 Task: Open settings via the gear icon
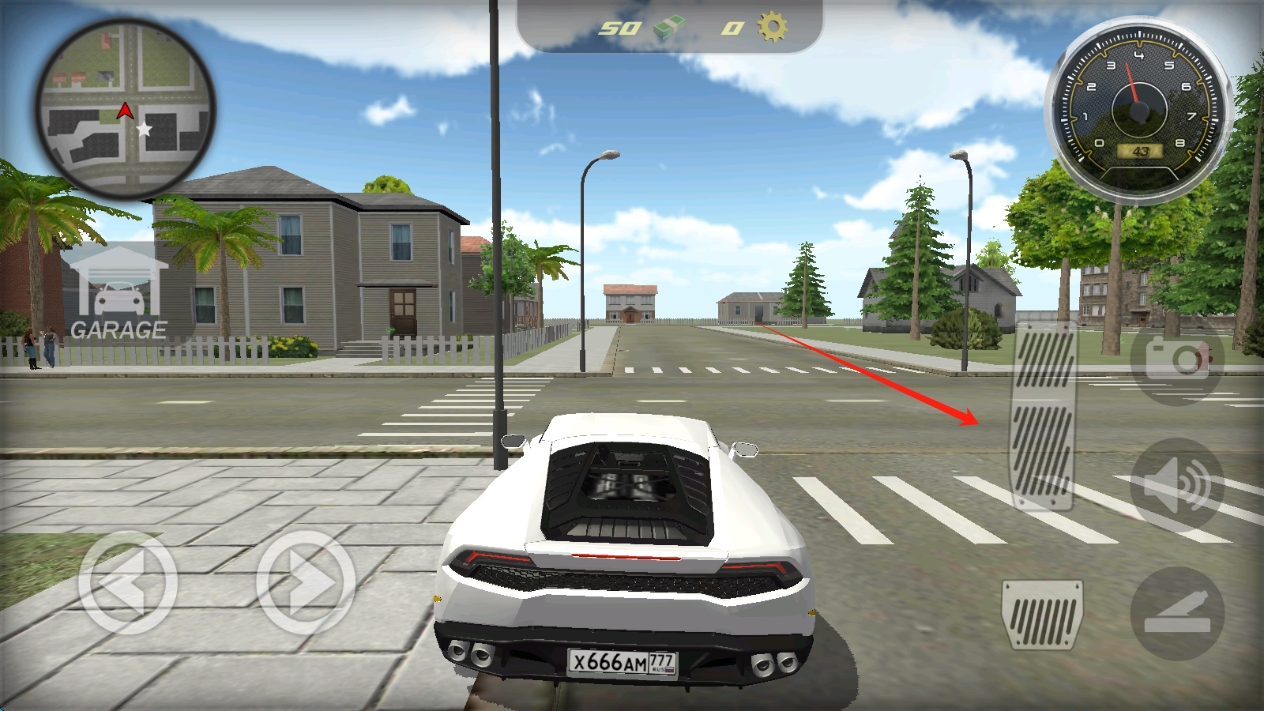[772, 27]
